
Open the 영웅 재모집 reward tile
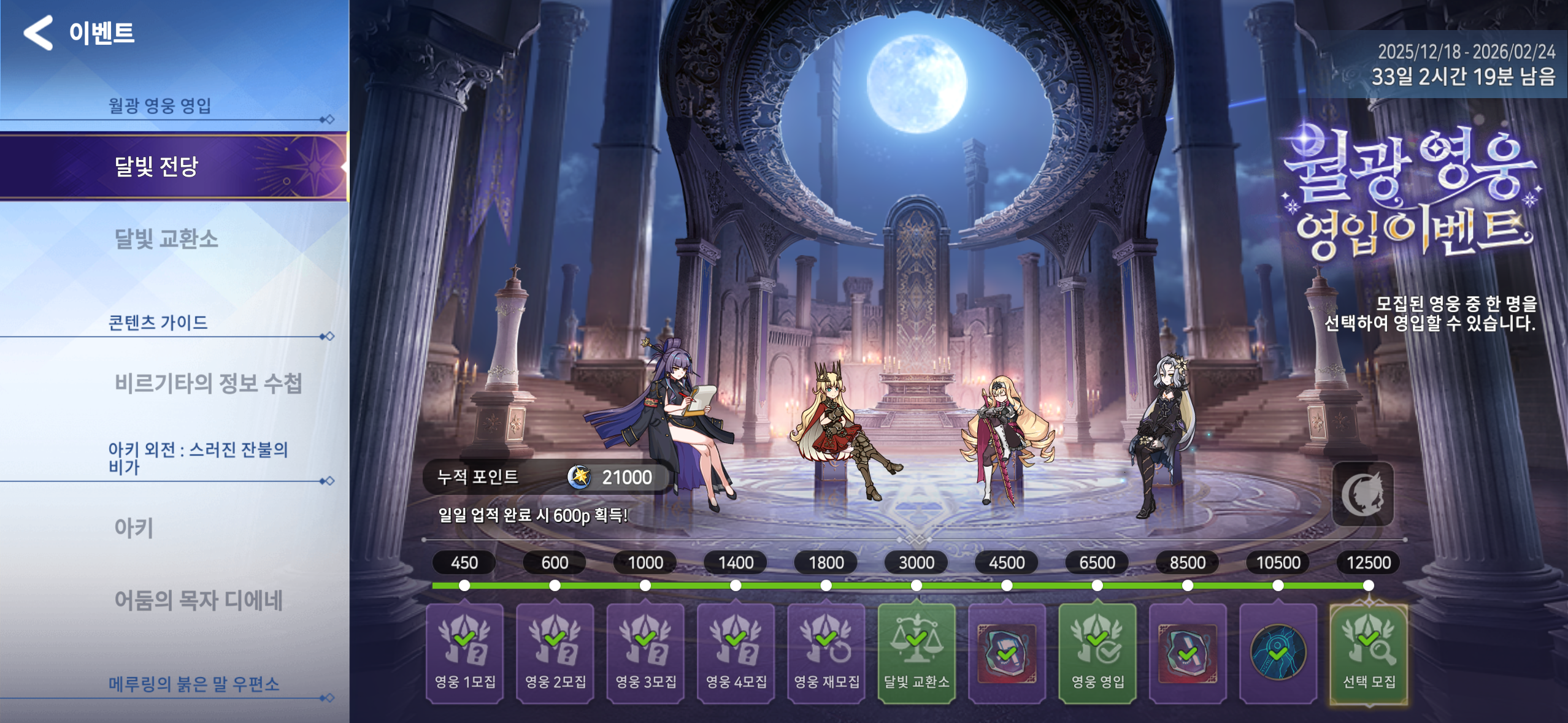coord(826,652)
